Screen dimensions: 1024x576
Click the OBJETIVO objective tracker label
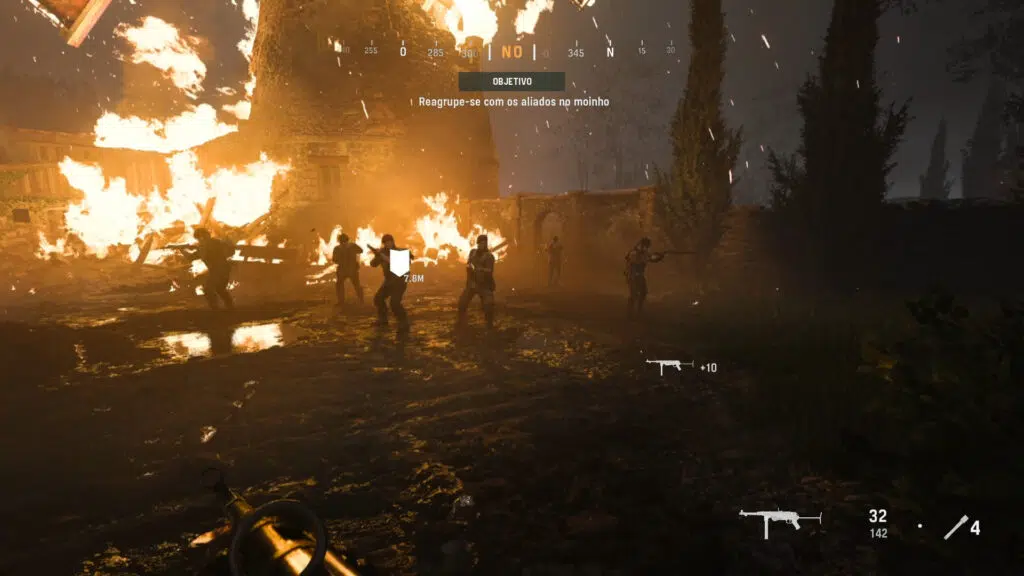(x=511, y=81)
